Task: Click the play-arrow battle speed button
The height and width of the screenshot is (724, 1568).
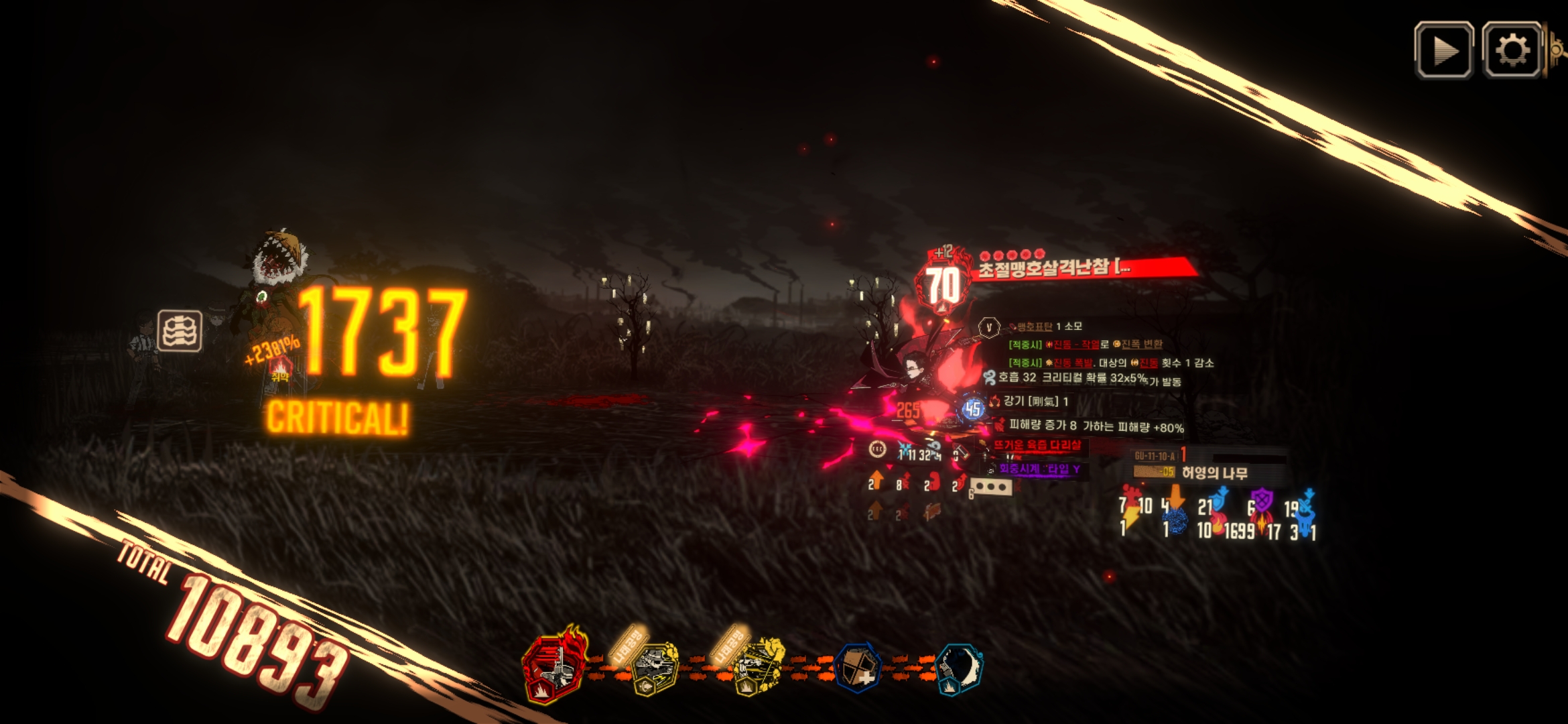Action: click(x=1443, y=50)
